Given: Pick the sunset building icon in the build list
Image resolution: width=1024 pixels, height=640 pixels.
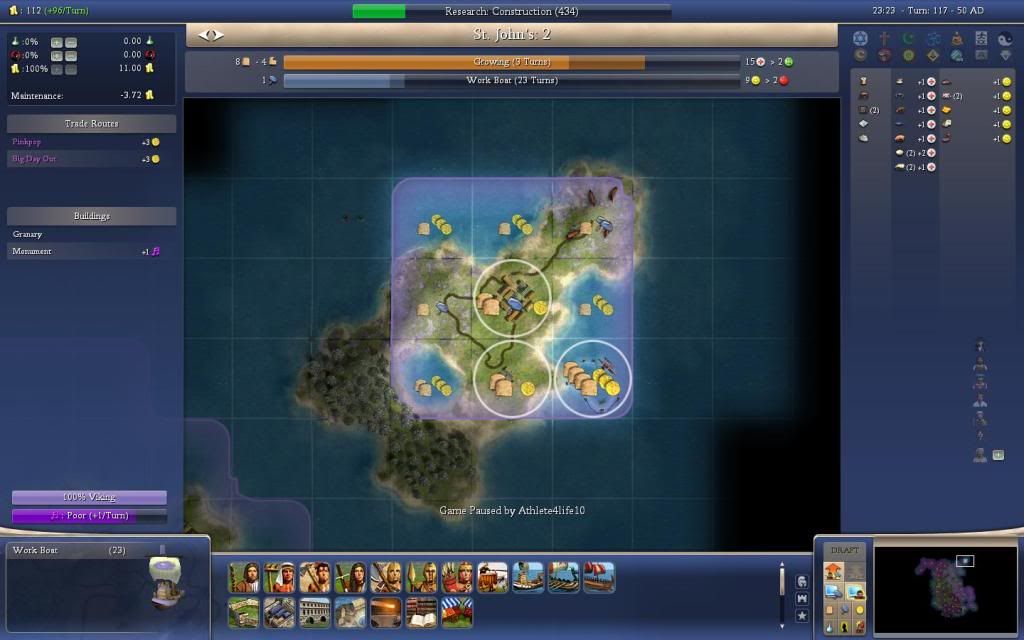Looking at the screenshot, I should click(385, 612).
